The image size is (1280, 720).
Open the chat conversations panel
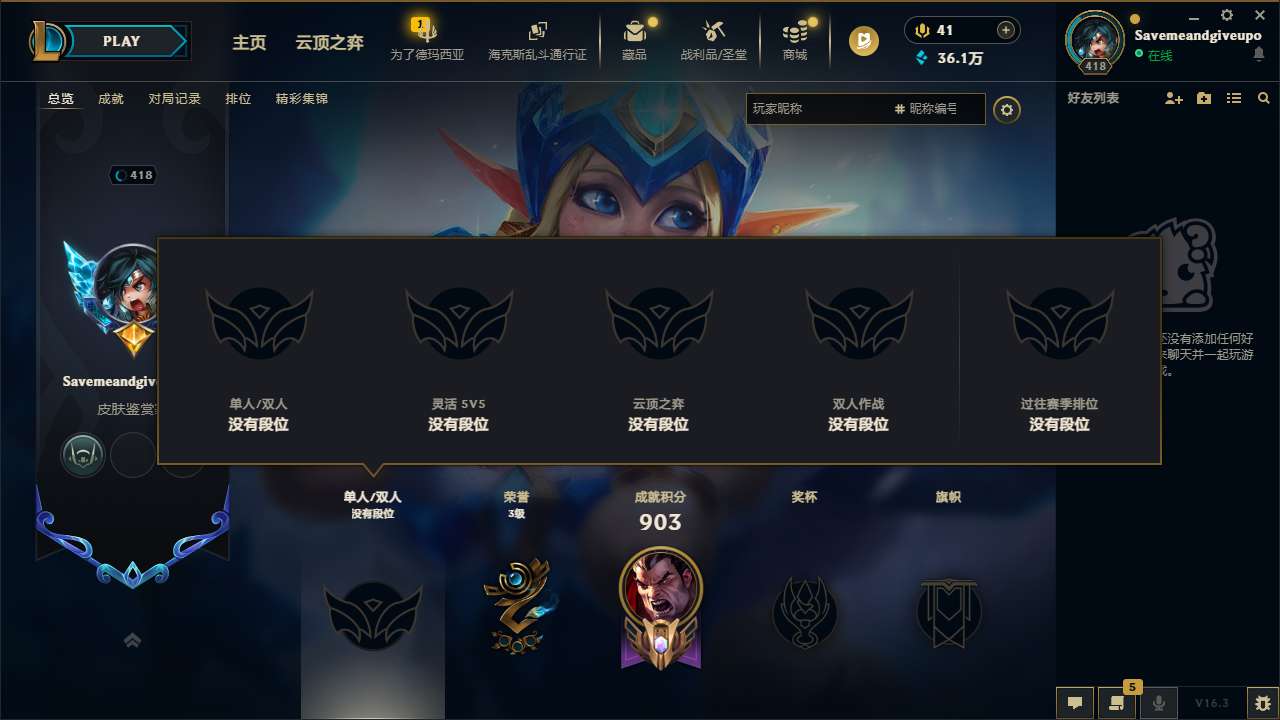(x=1117, y=702)
